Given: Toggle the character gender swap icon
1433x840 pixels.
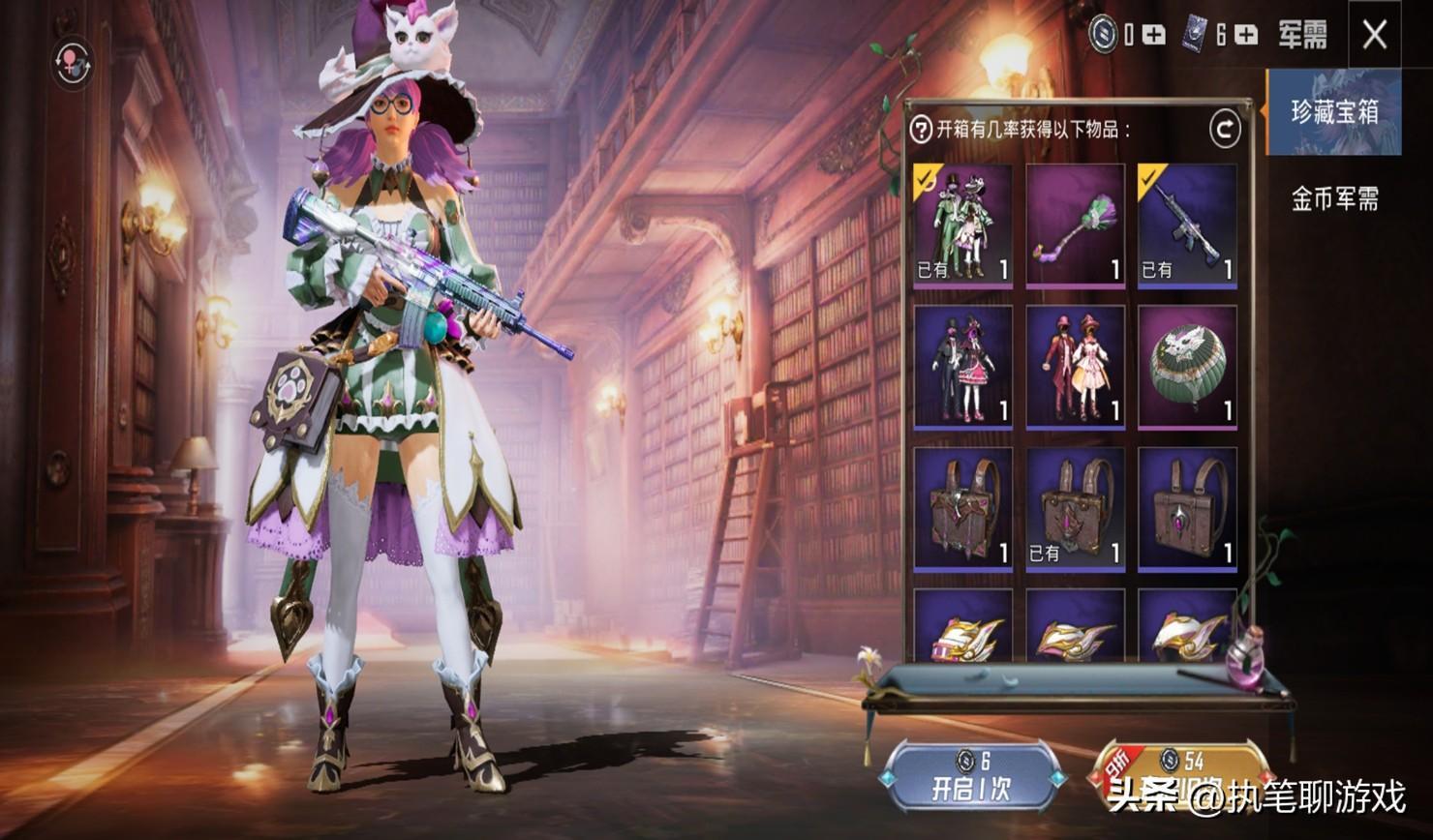Looking at the screenshot, I should (74, 62).
